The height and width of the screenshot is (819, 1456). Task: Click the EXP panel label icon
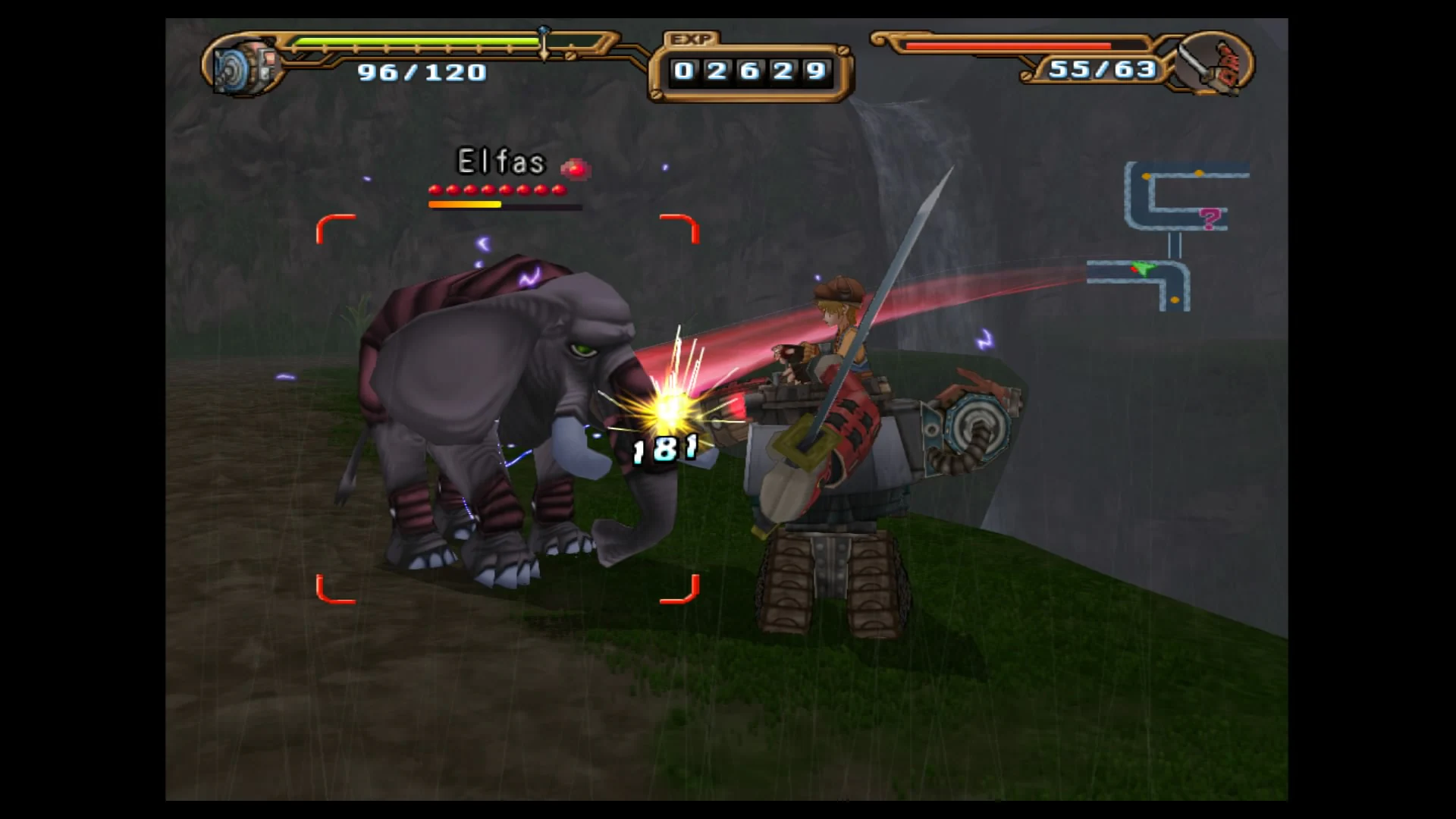[x=692, y=37]
